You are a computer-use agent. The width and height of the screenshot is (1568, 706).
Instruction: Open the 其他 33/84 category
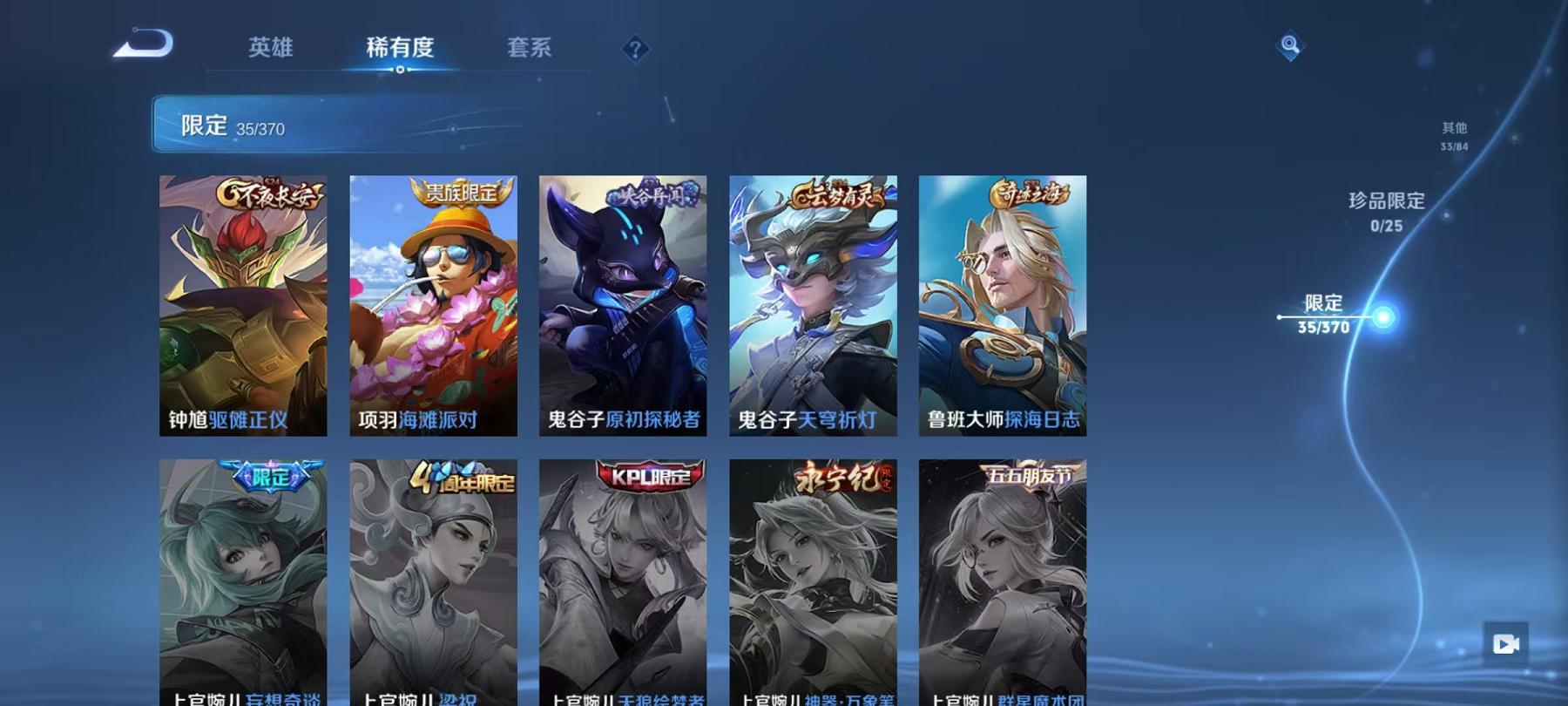click(x=1453, y=133)
